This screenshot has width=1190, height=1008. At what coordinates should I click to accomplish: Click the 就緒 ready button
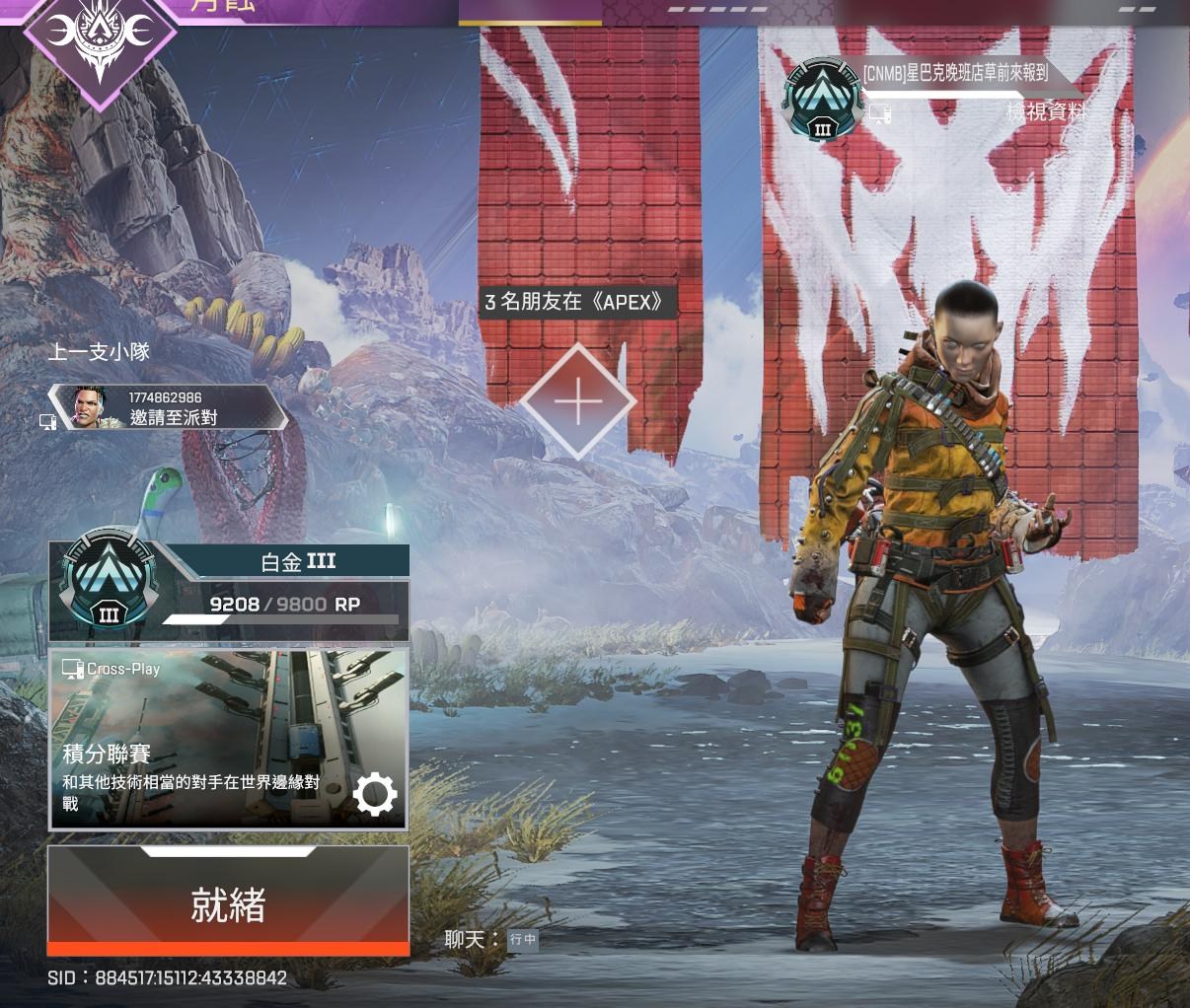pos(228,901)
